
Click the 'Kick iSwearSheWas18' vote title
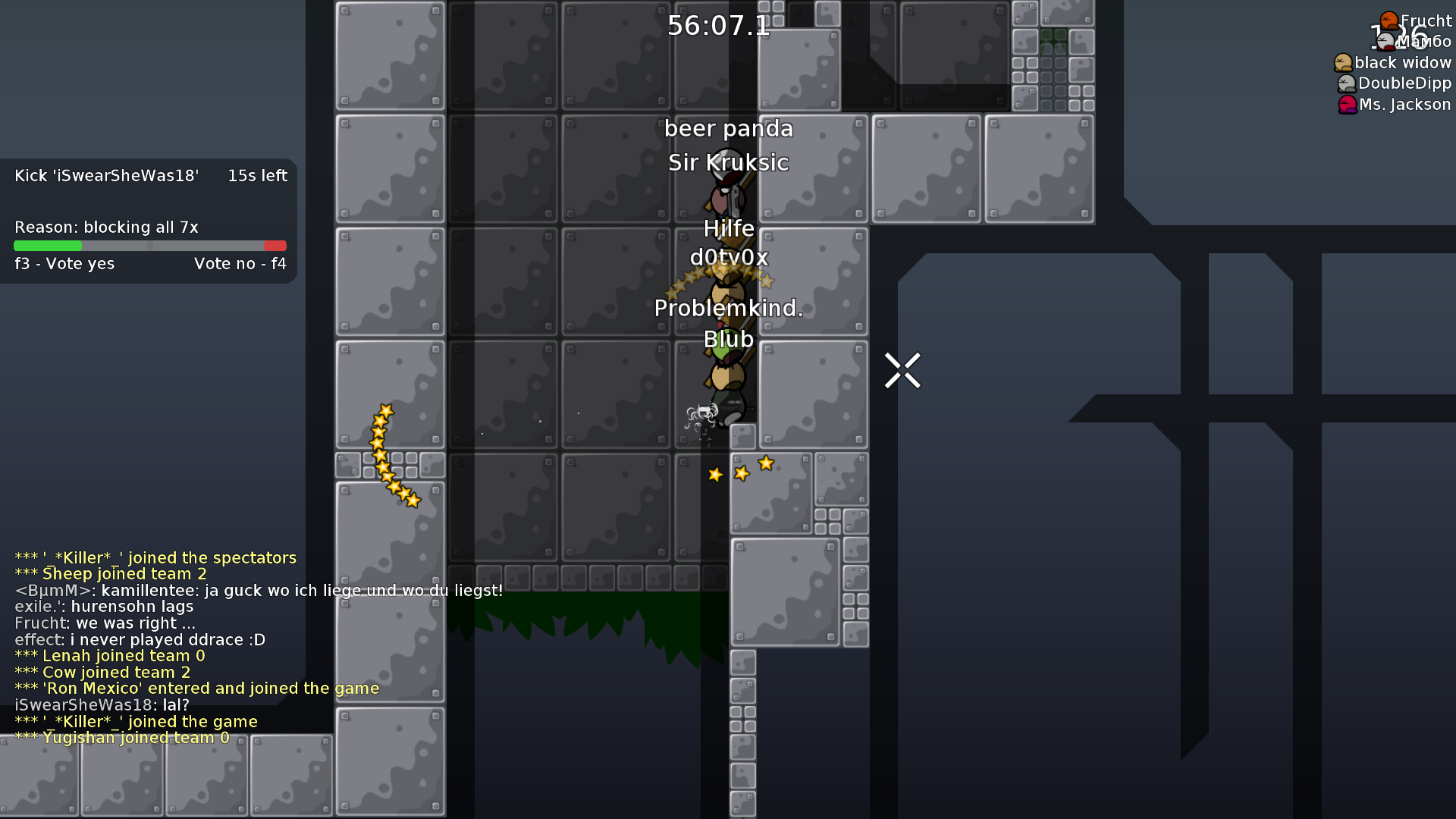click(x=106, y=175)
